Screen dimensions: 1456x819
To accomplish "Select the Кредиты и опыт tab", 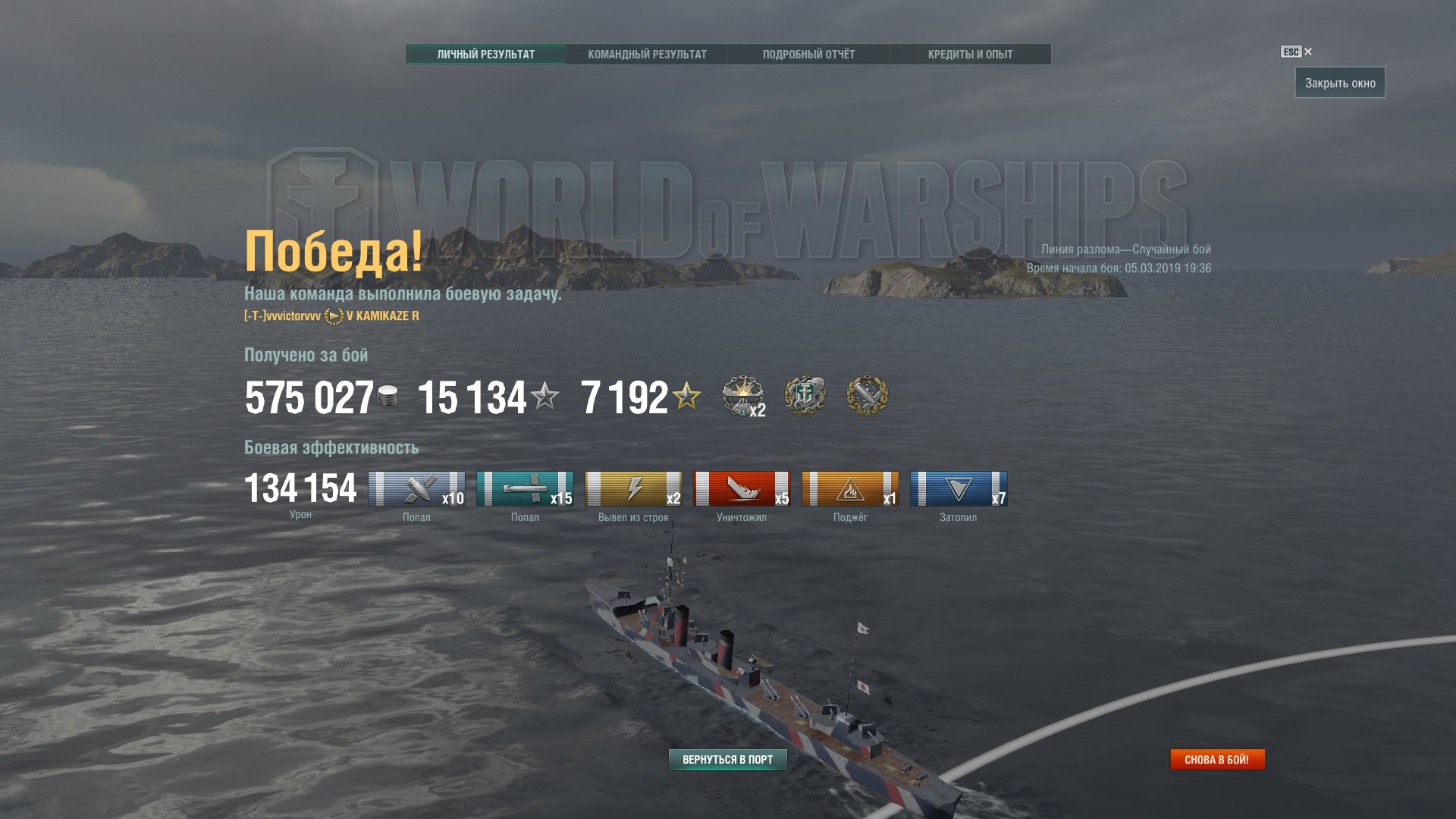I will 970,55.
